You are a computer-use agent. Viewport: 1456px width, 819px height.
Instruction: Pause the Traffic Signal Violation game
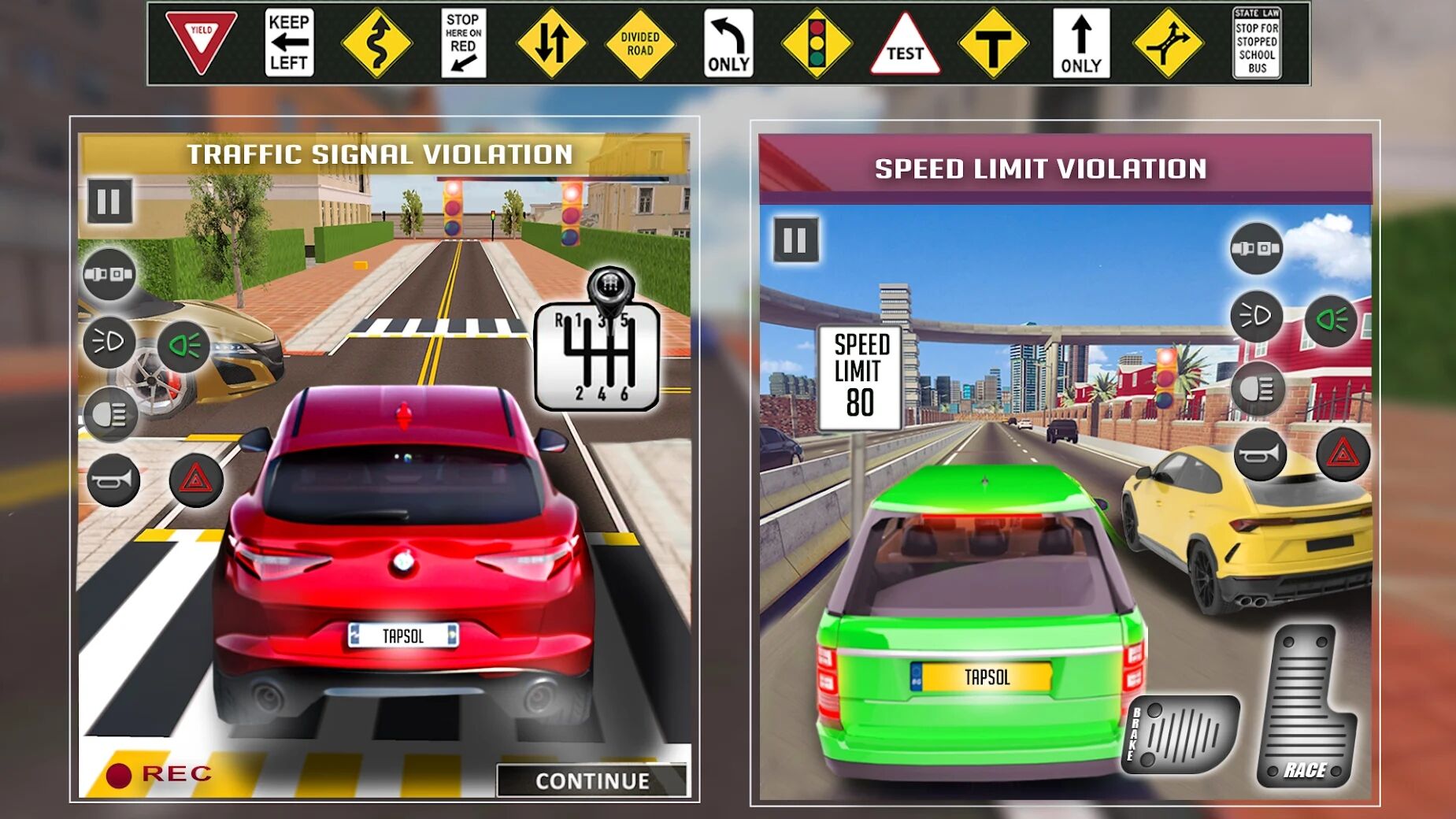[x=109, y=202]
